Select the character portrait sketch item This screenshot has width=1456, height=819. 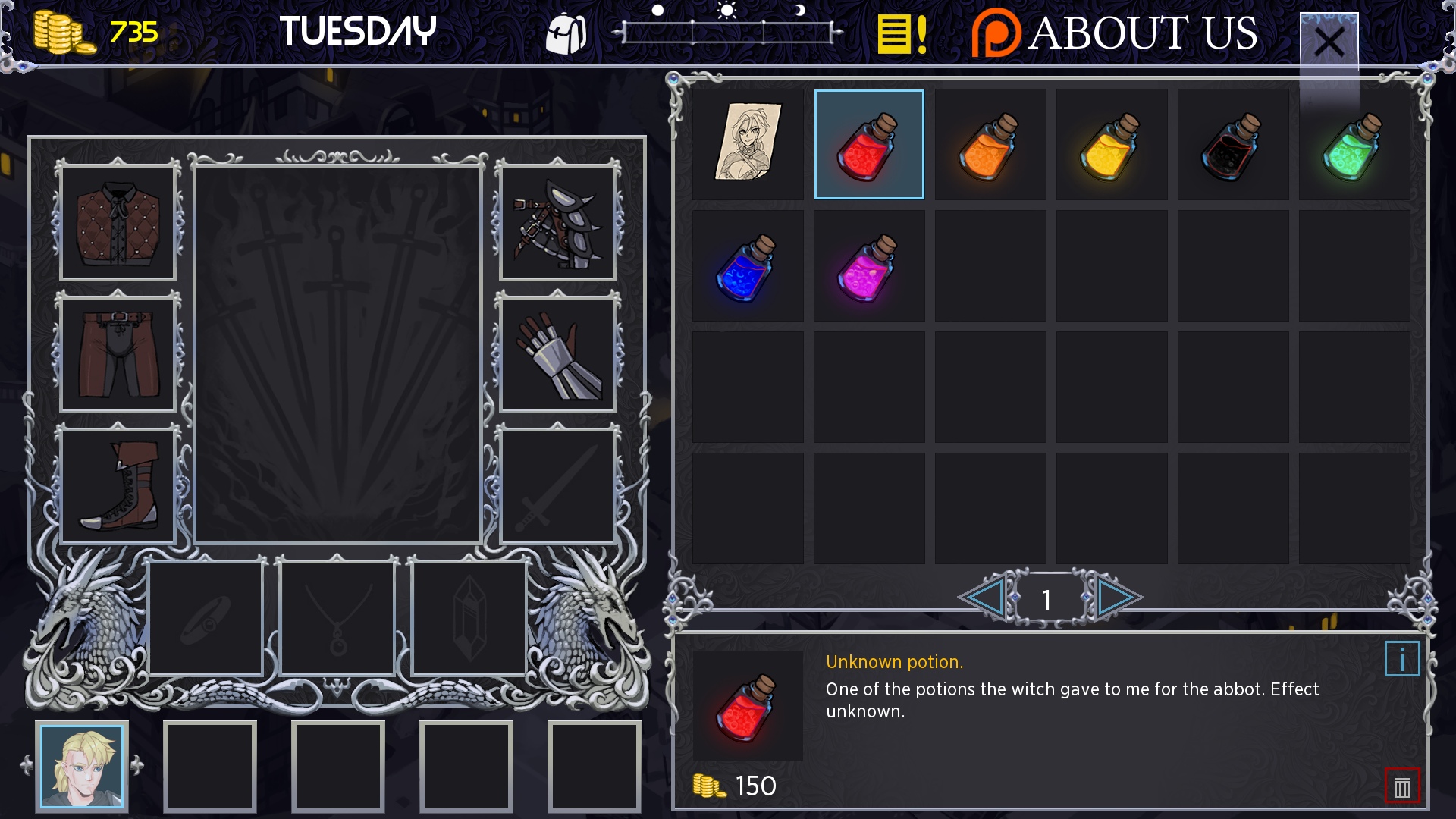point(748,144)
